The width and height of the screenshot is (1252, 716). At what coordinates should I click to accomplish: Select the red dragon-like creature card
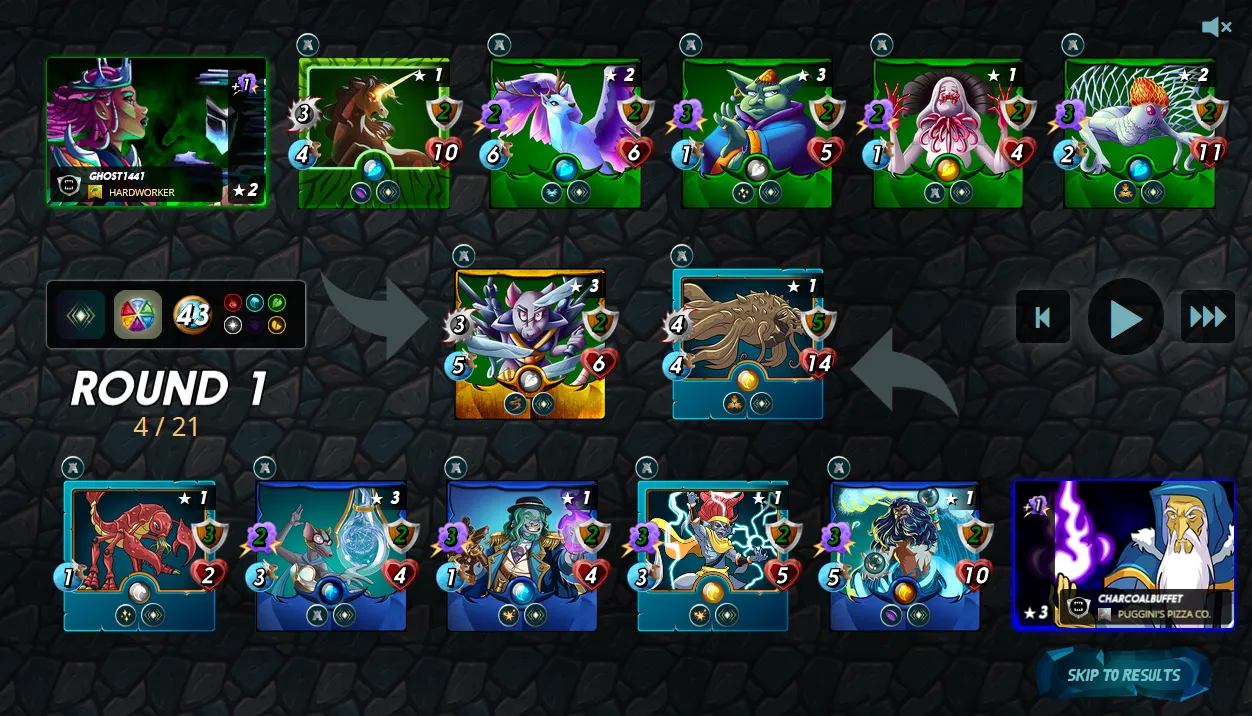coord(139,555)
